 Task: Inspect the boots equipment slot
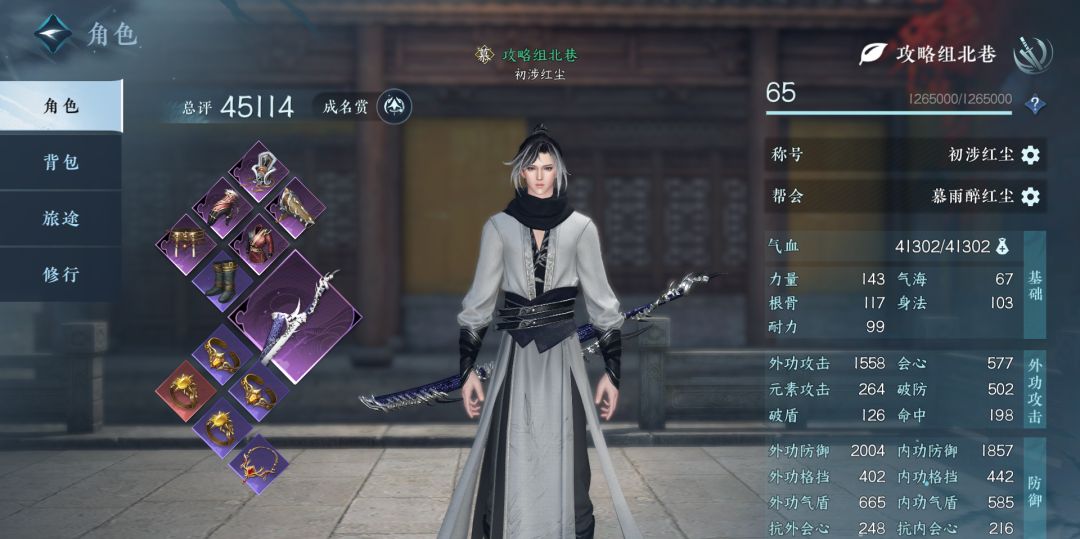[223, 278]
